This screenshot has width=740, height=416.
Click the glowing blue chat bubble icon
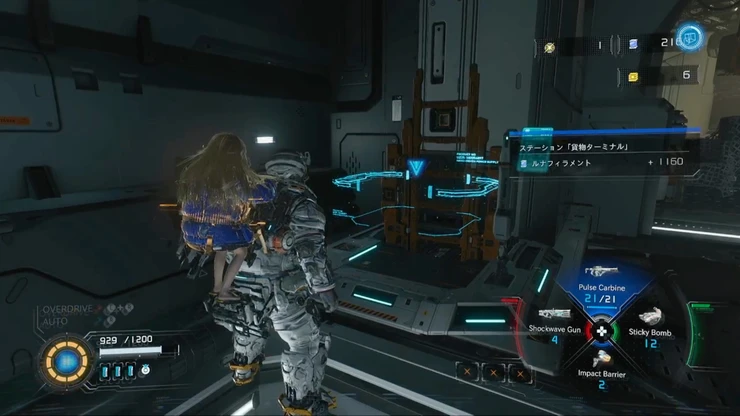click(690, 39)
